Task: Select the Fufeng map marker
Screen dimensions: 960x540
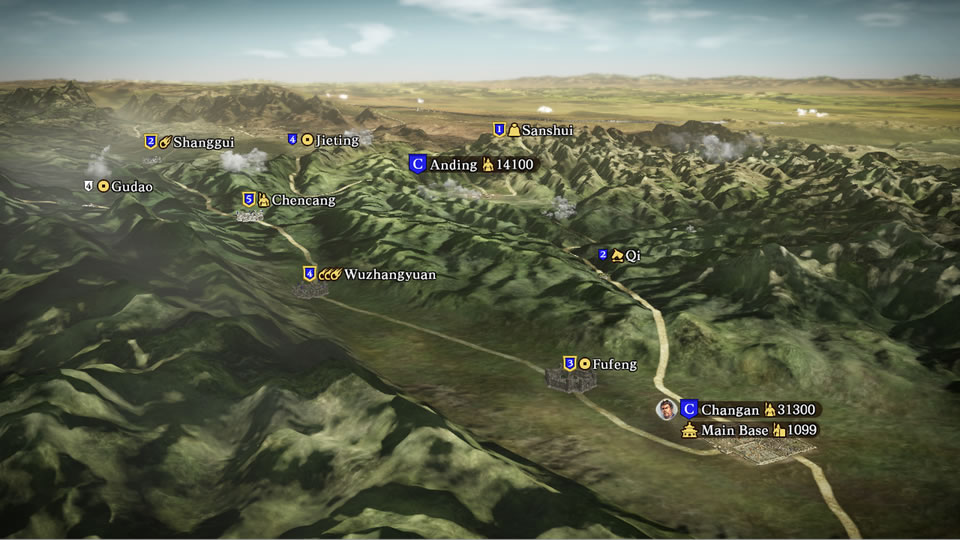Action: [601, 364]
